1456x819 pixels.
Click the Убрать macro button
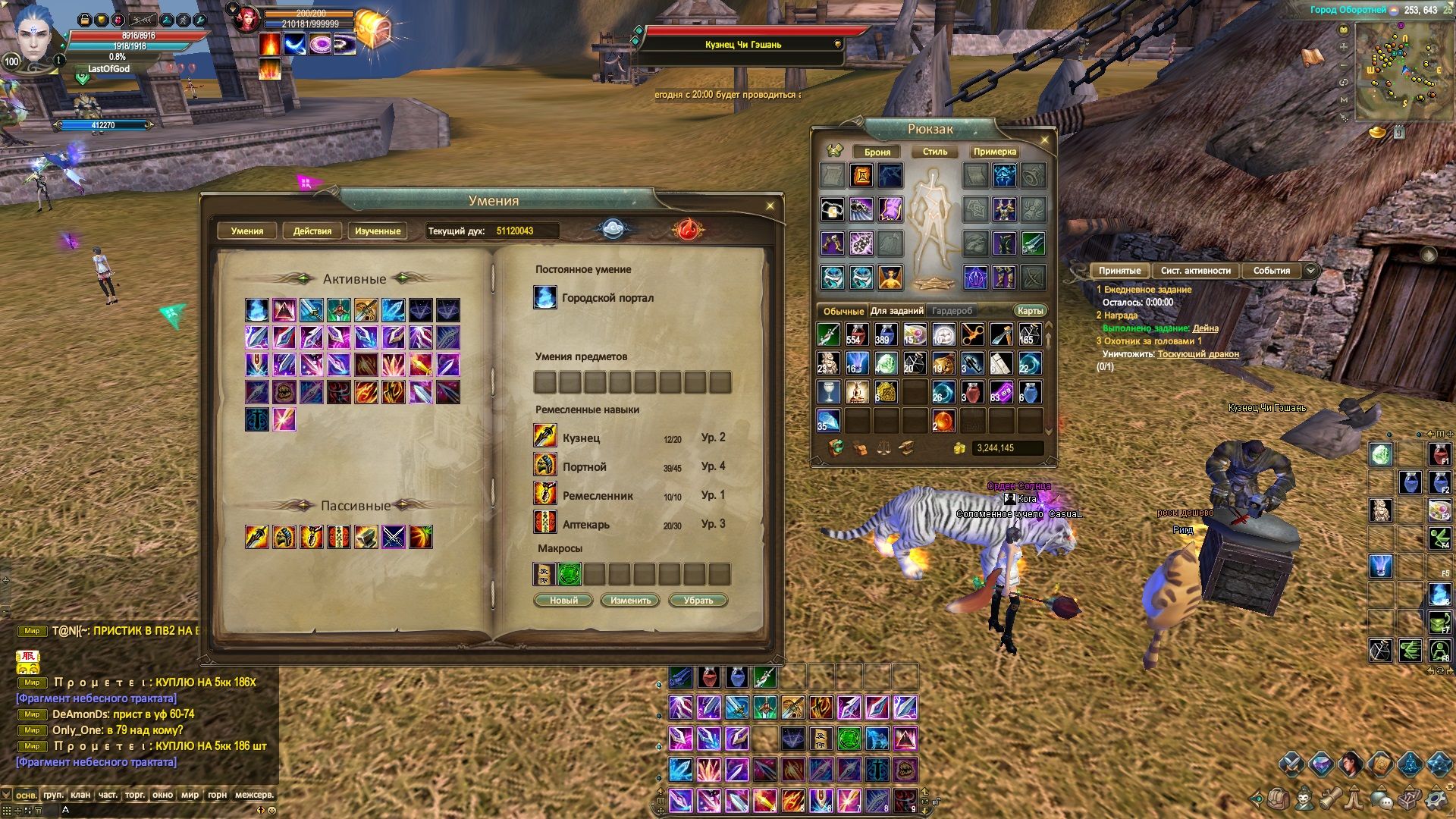click(x=698, y=601)
